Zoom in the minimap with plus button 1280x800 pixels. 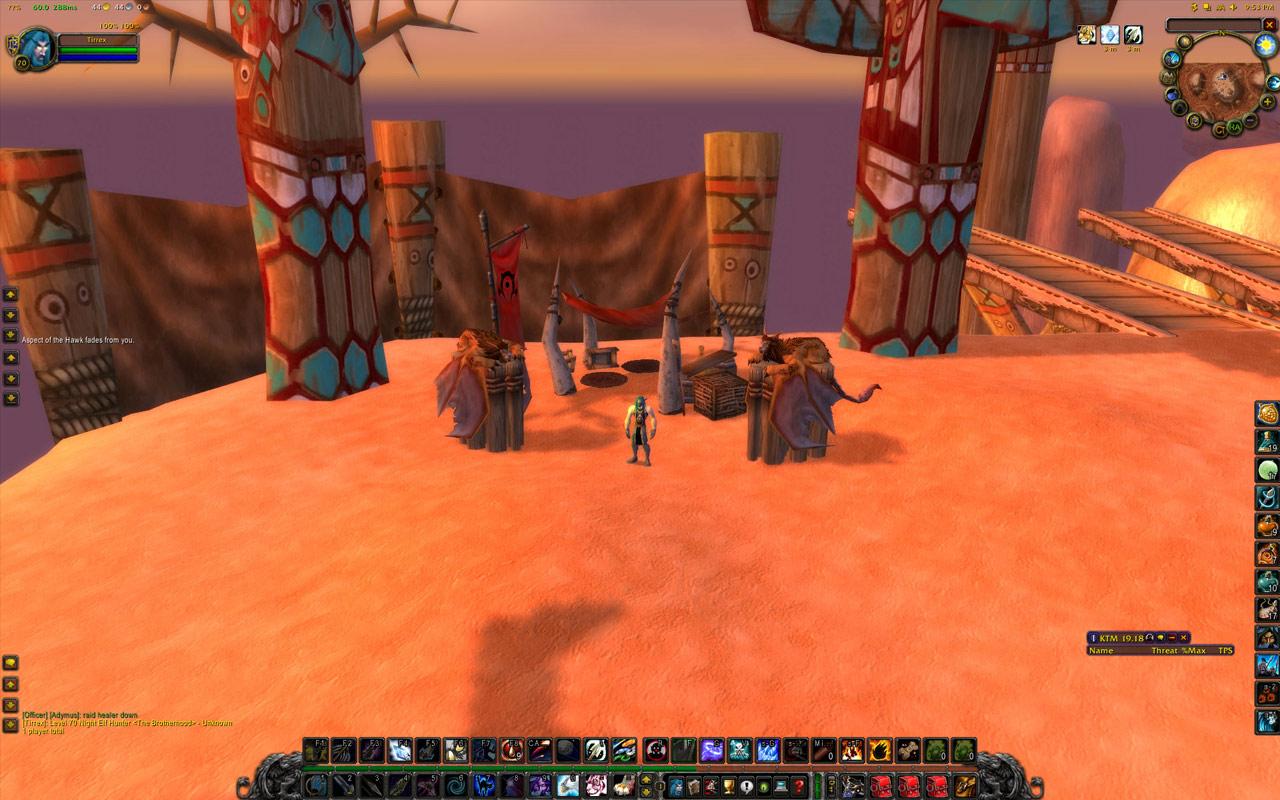point(1268,101)
